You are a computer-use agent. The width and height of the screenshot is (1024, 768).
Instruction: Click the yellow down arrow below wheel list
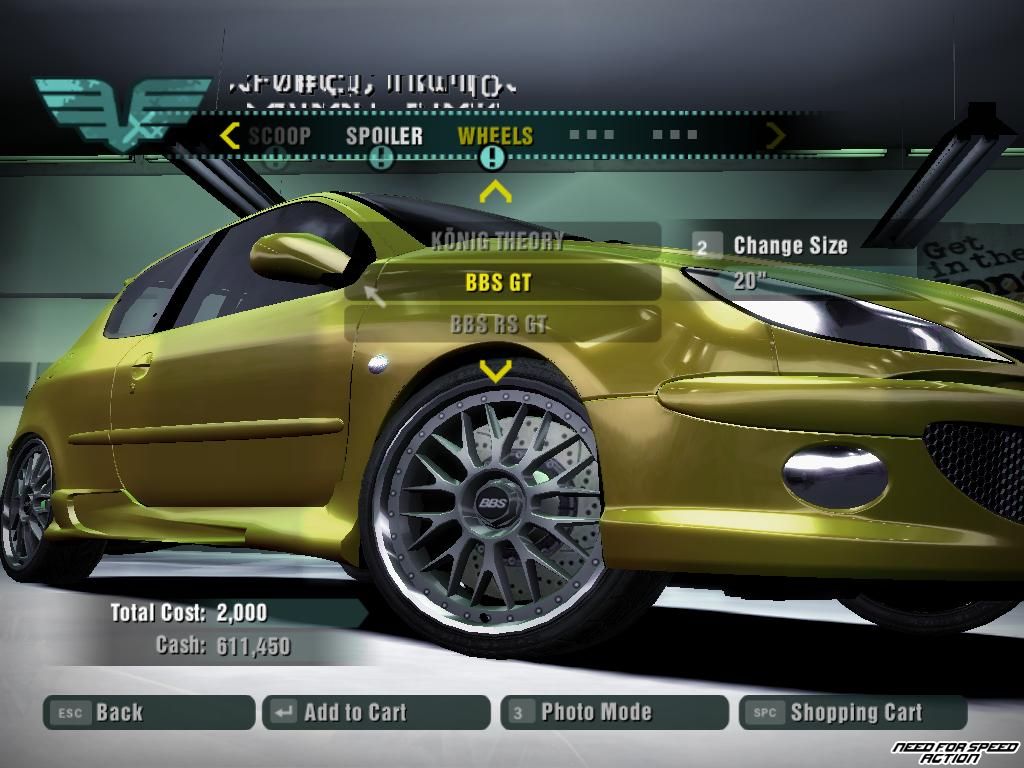pyautogui.click(x=495, y=372)
